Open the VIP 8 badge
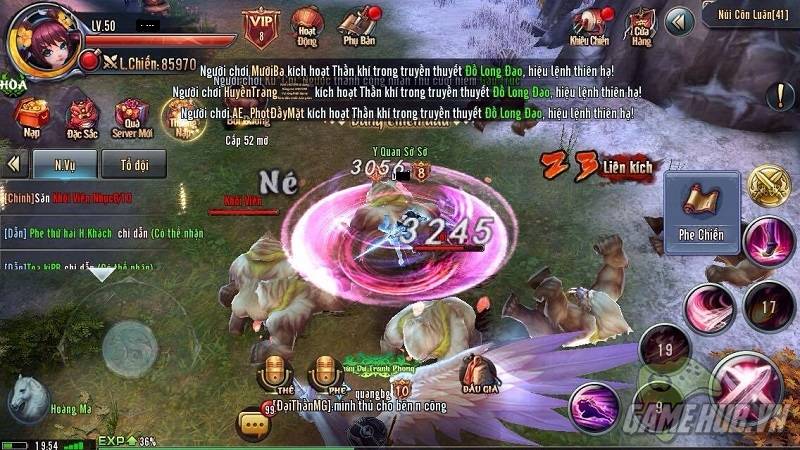This screenshot has height=450, width=800. pyautogui.click(x=261, y=27)
